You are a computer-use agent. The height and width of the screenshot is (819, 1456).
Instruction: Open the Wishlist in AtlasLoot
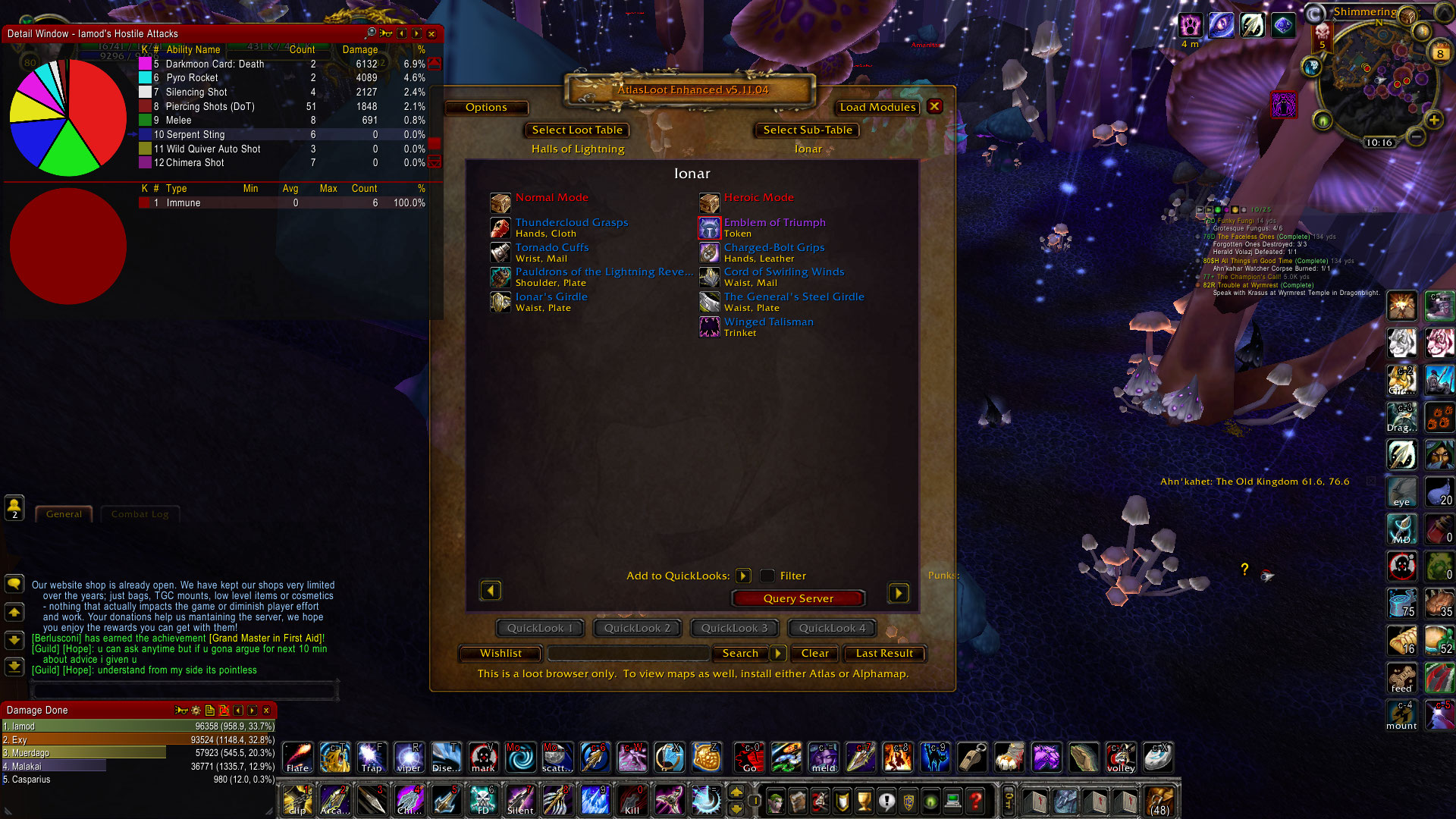[x=500, y=653]
